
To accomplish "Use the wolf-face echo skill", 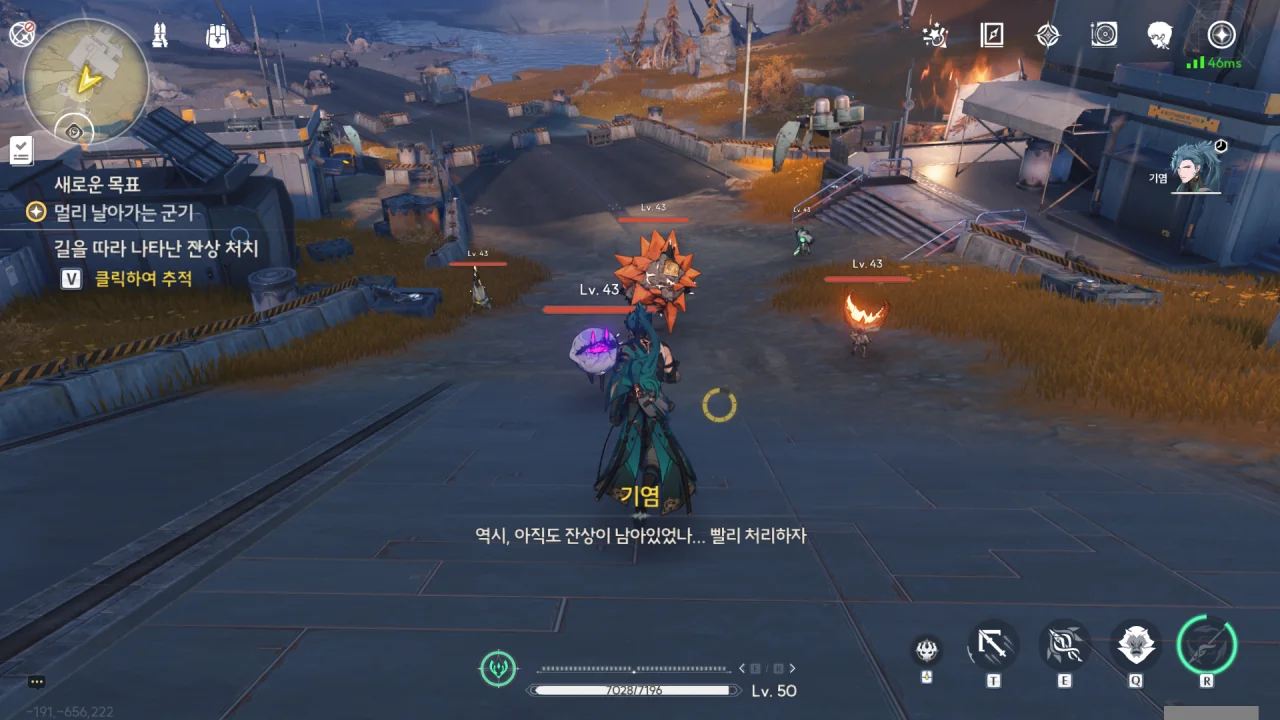I will click(1136, 646).
